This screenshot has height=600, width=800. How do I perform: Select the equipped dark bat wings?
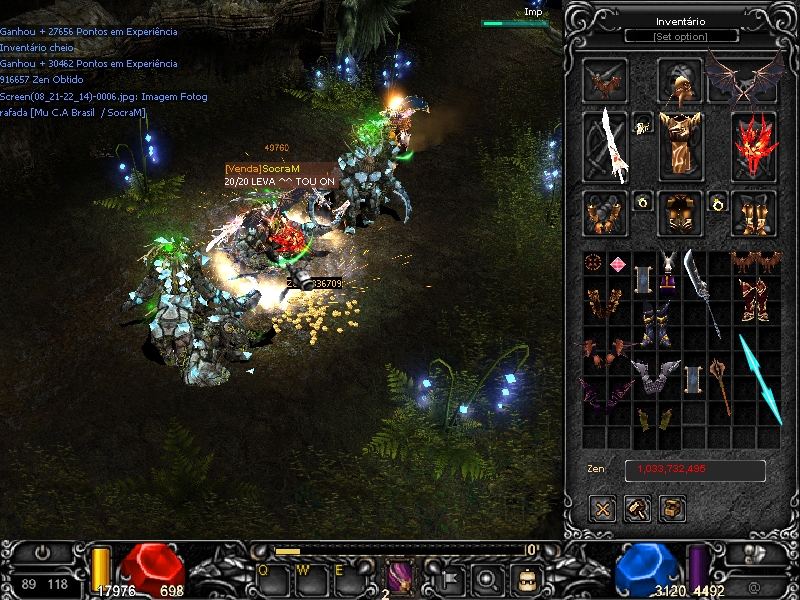744,78
